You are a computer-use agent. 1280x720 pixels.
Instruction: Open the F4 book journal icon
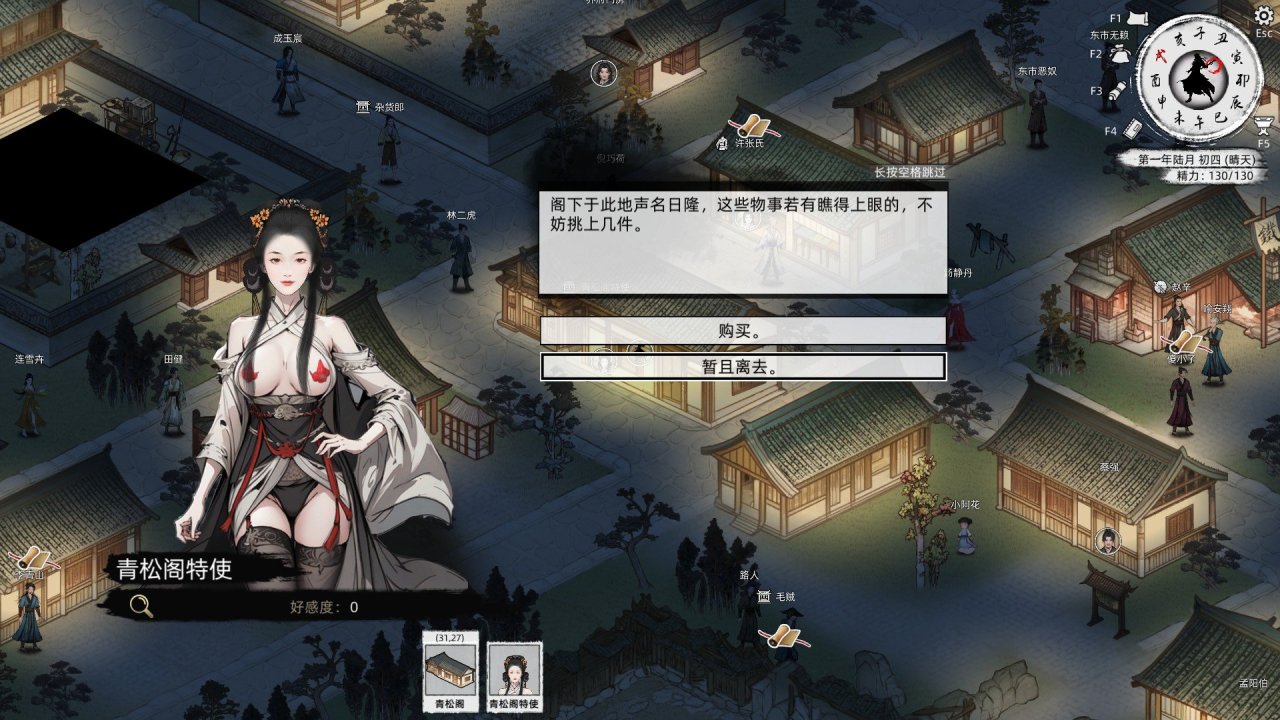coord(1133,129)
